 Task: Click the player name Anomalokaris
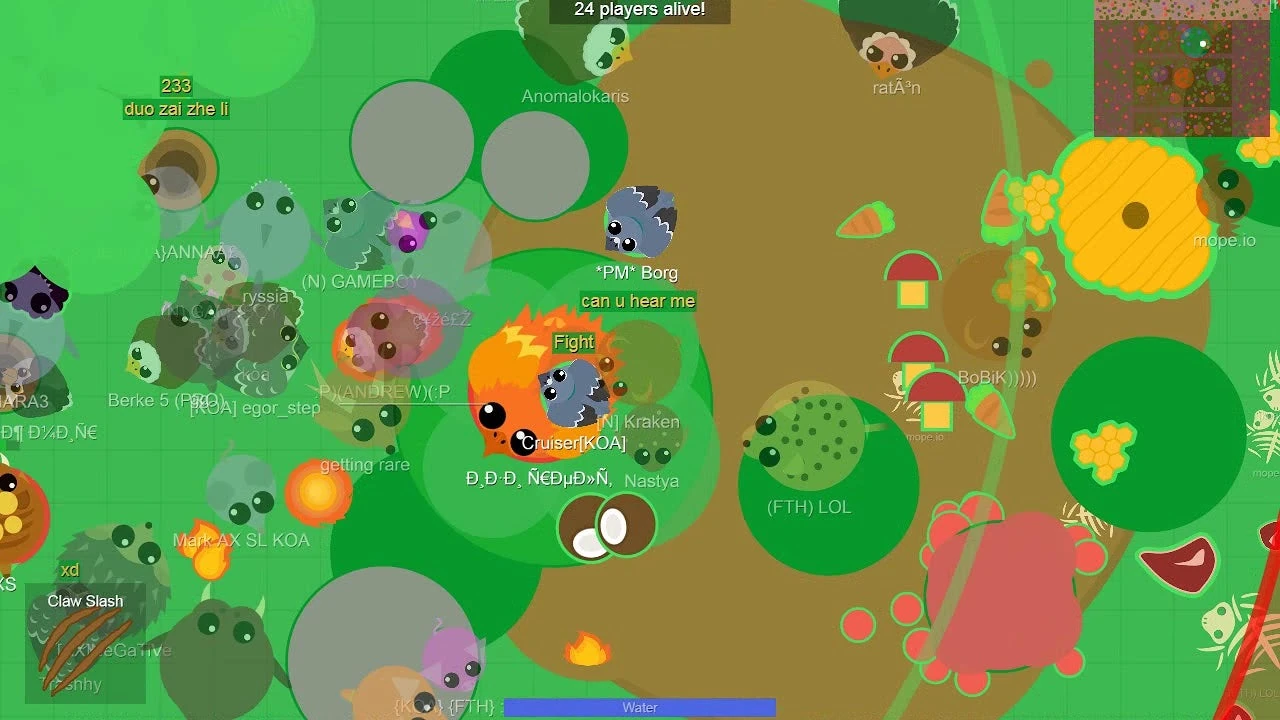coord(574,96)
